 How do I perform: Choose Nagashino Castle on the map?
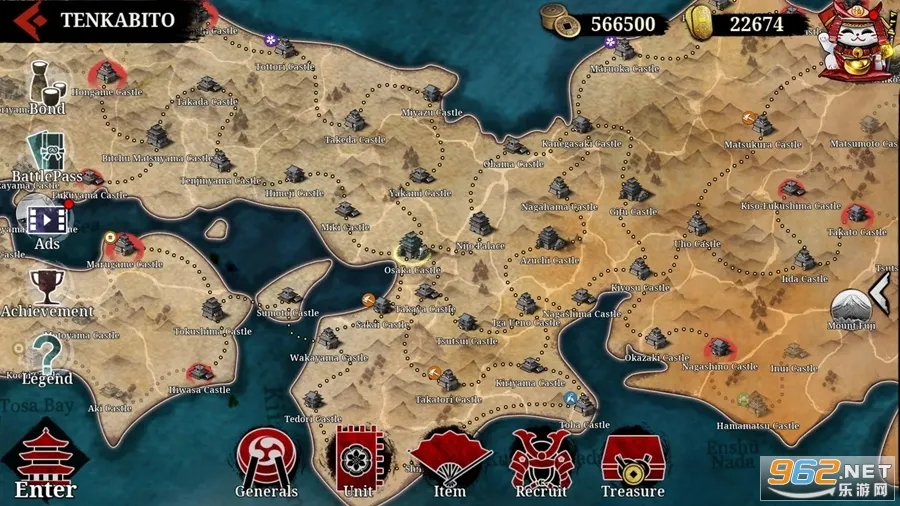718,350
